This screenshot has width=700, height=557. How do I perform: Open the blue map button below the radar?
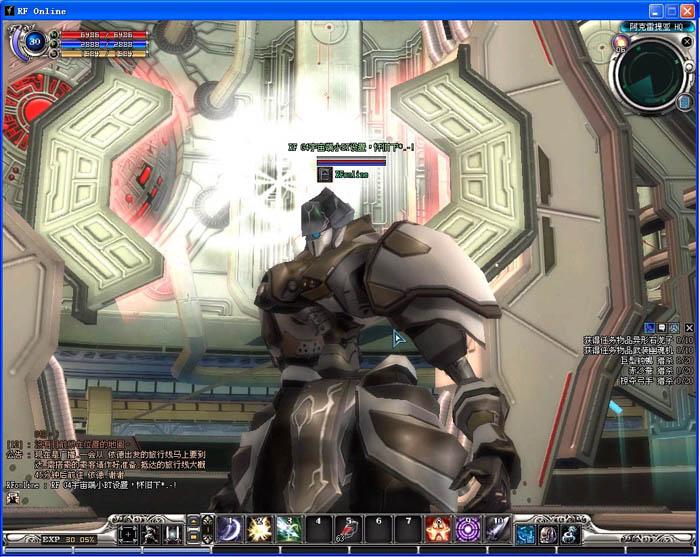pos(684,102)
